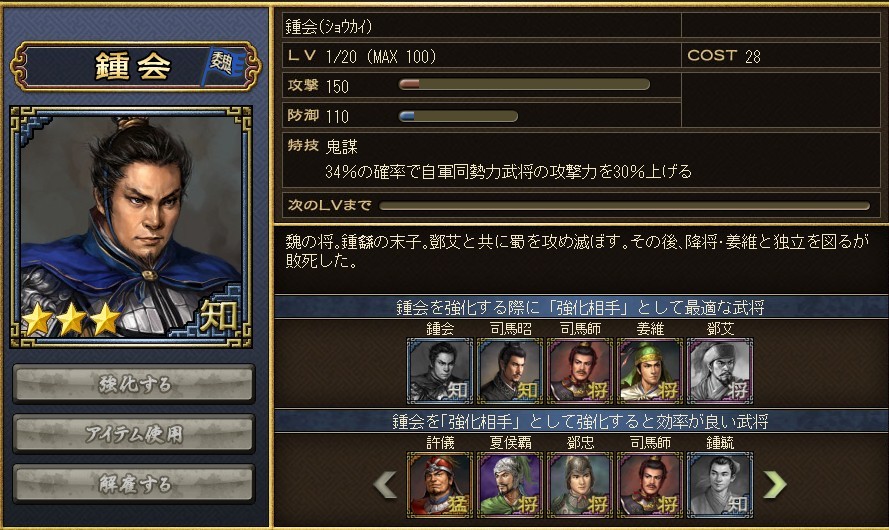Select the 鄧艾 general thumbnail

tap(720, 370)
